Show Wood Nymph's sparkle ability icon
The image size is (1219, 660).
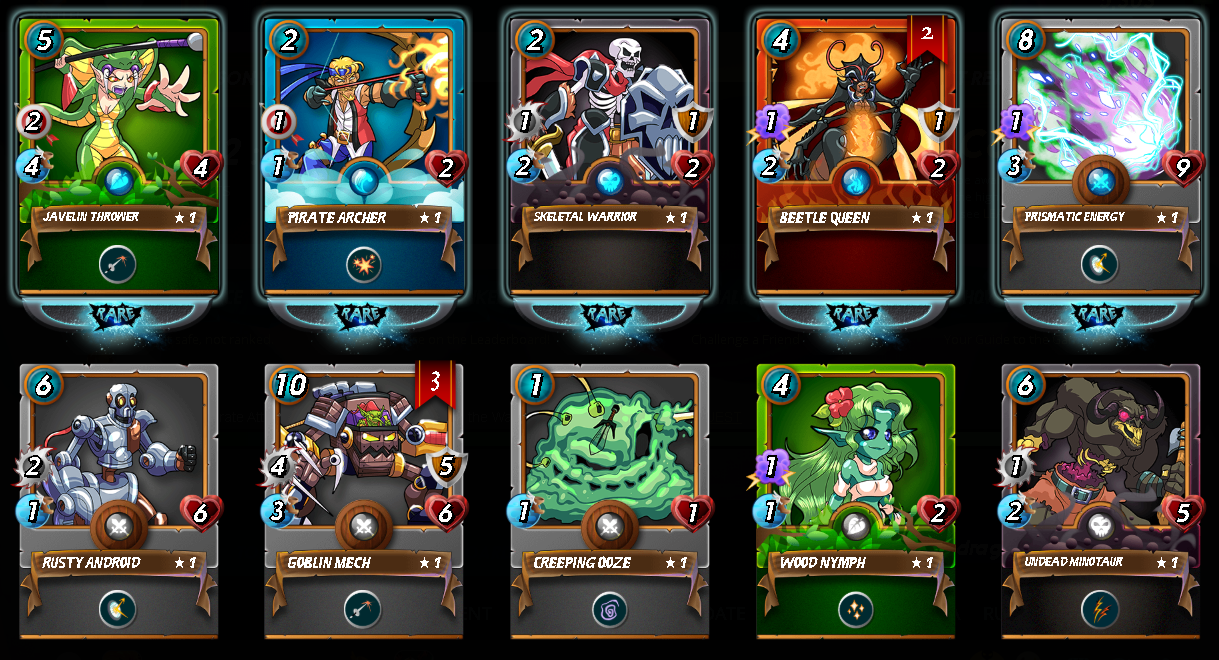[855, 609]
